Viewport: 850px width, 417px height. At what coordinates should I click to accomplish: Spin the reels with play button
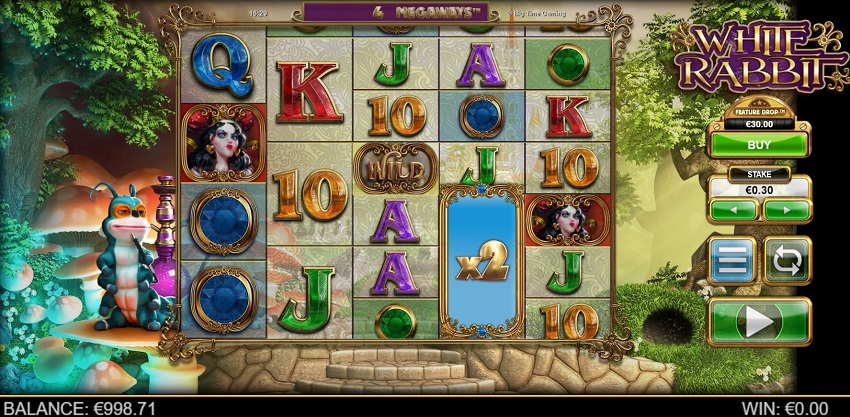click(759, 322)
